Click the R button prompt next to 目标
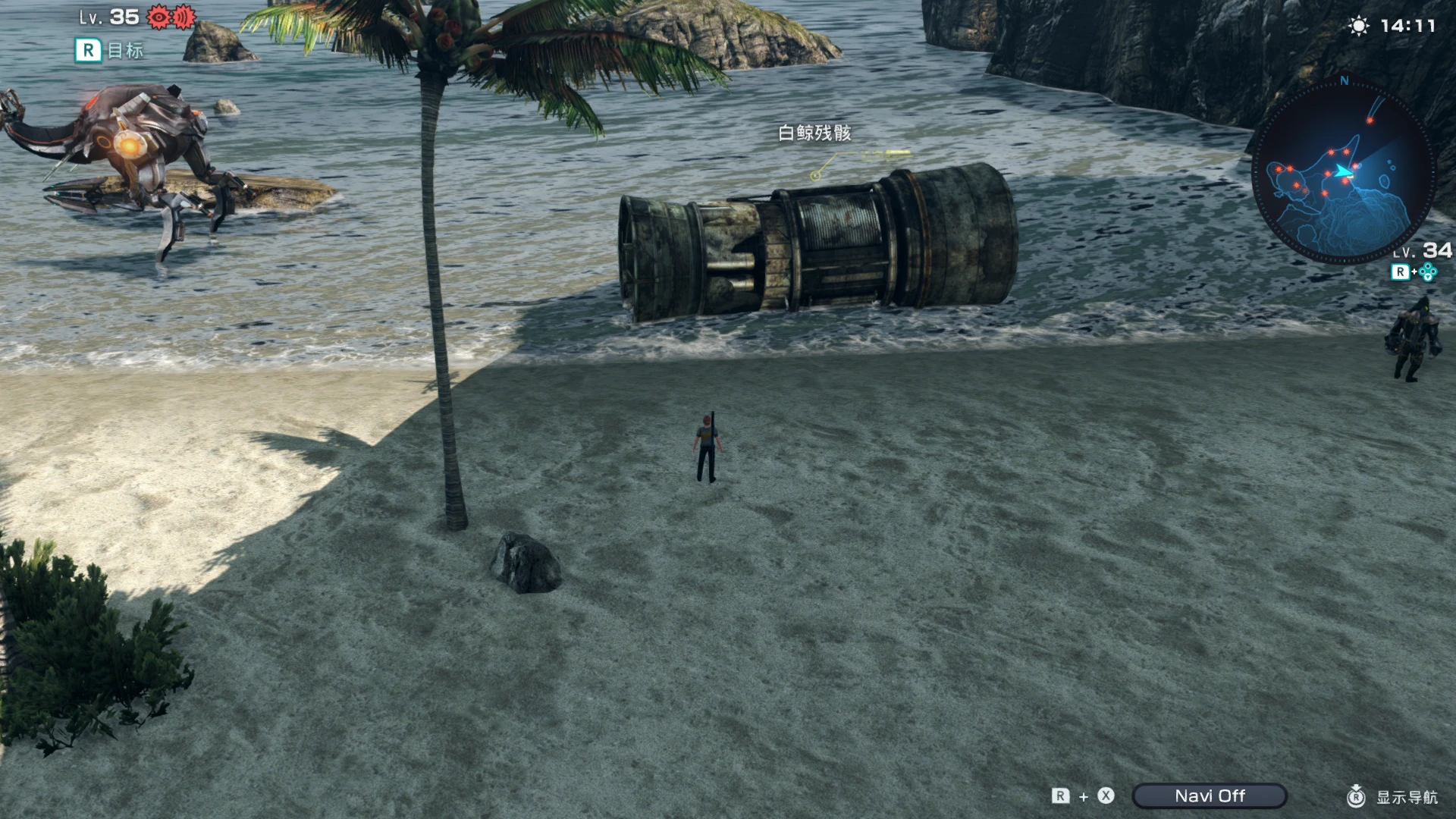The image size is (1456, 819). click(89, 52)
